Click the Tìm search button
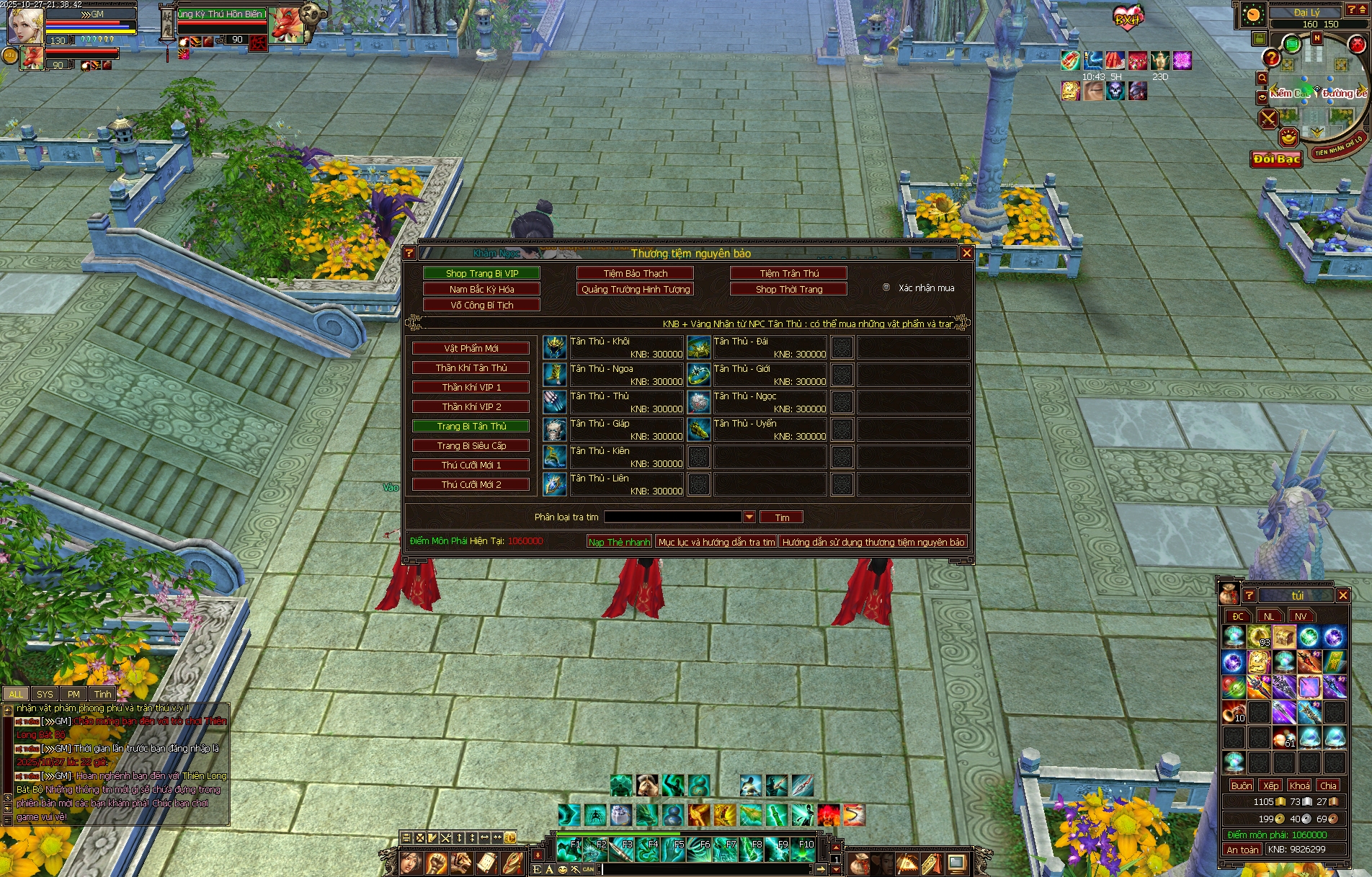 (782, 517)
